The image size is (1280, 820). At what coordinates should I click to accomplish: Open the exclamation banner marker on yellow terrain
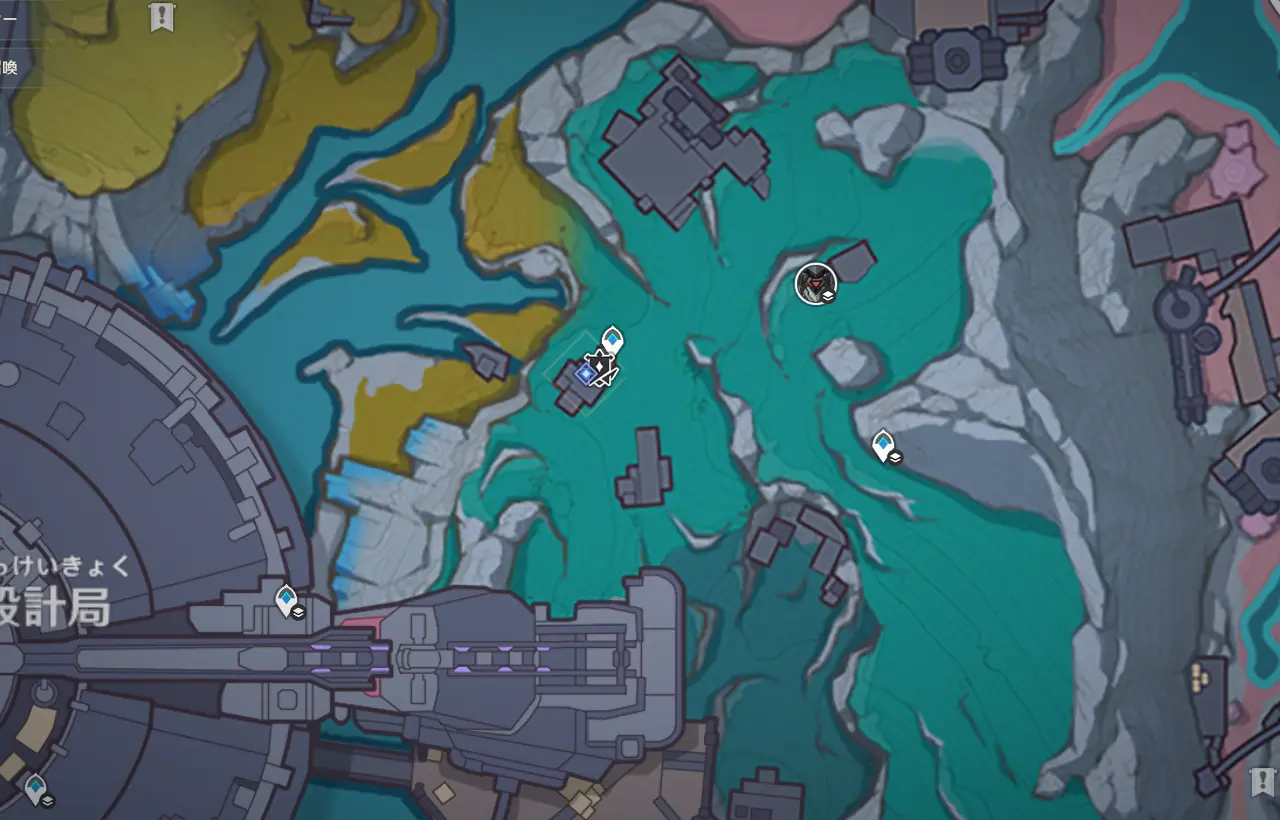[161, 17]
